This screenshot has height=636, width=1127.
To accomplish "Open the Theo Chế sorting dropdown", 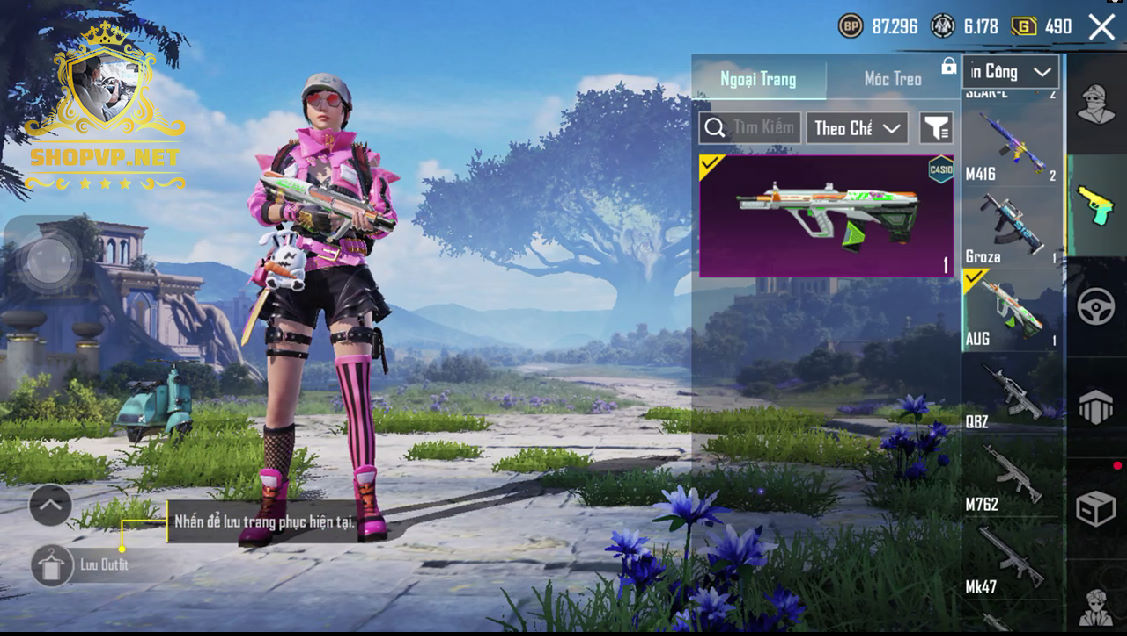I will [x=857, y=128].
